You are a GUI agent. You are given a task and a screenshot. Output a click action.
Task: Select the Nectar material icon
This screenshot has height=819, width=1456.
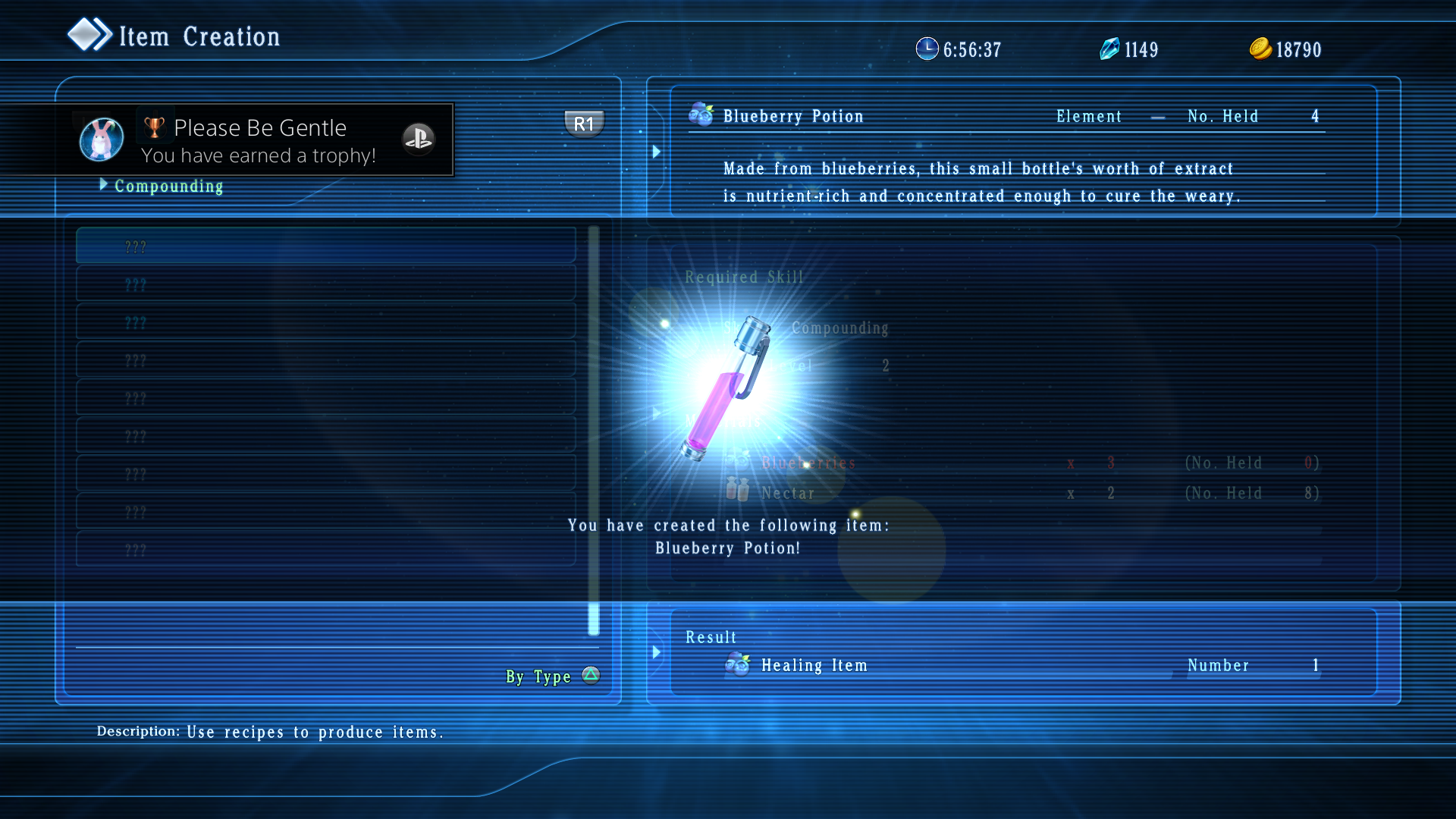736,491
